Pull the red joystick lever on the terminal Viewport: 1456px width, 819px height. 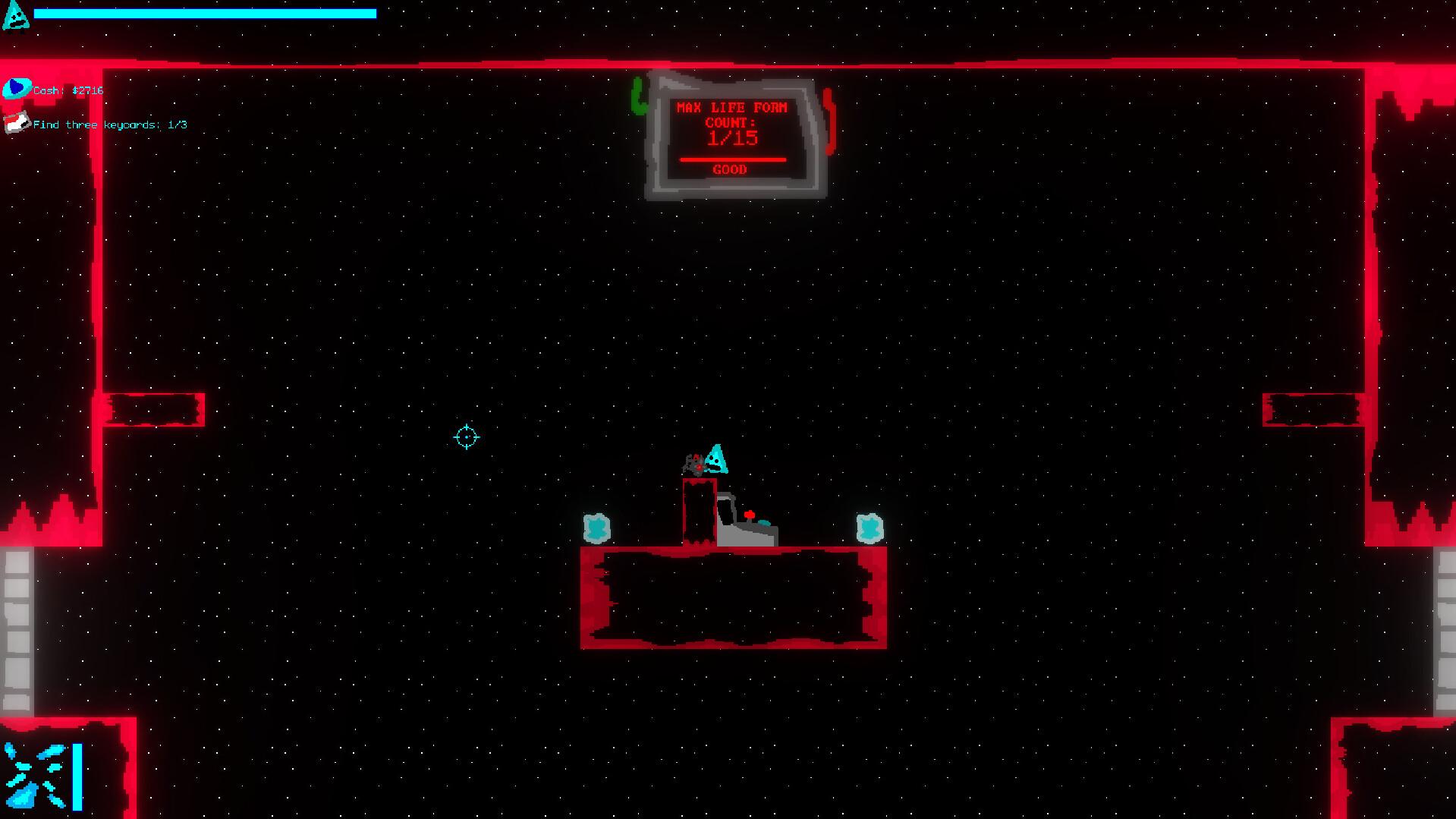click(750, 516)
